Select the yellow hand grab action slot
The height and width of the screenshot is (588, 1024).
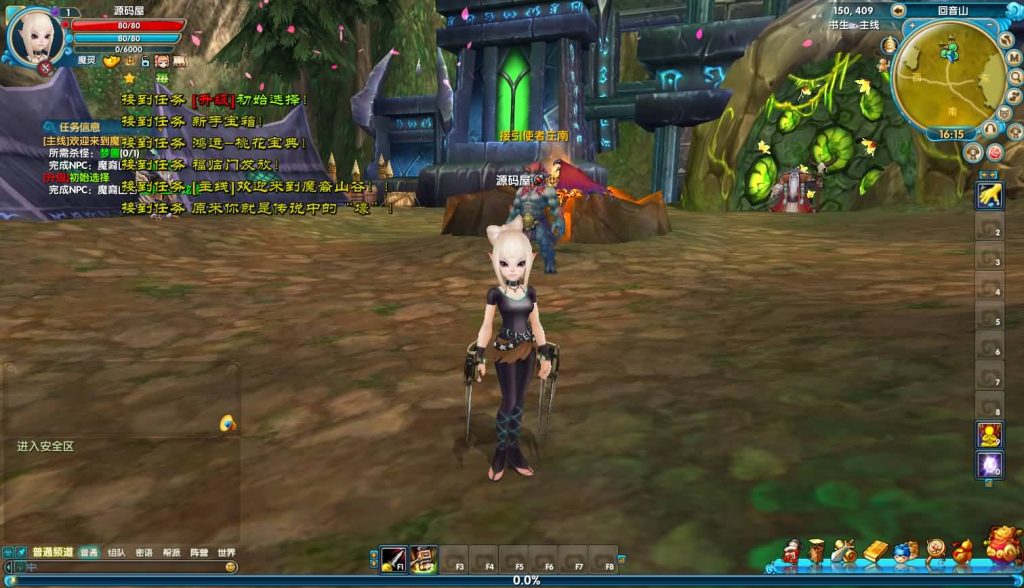tap(989, 195)
